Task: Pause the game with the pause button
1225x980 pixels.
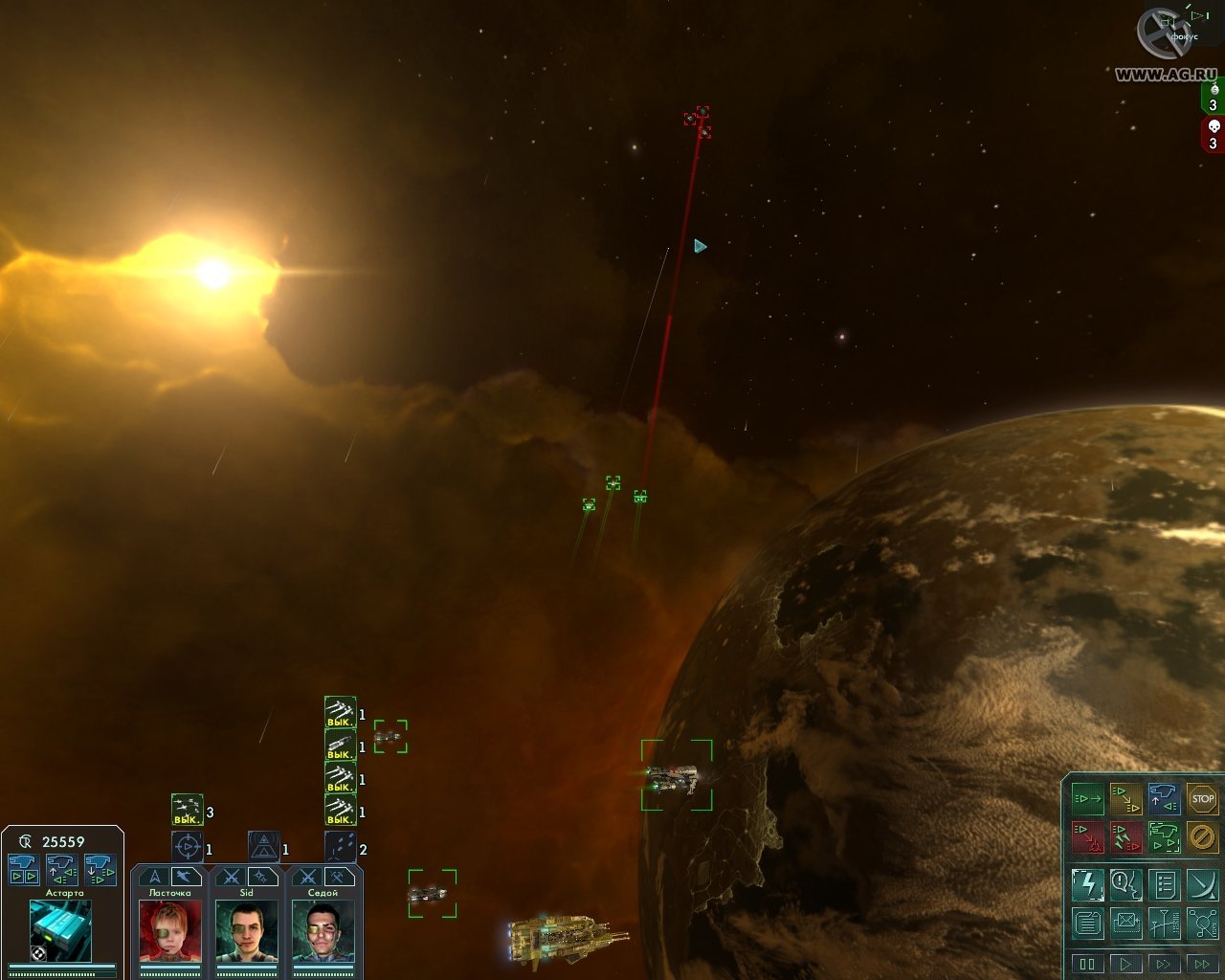Action: pos(1087,963)
